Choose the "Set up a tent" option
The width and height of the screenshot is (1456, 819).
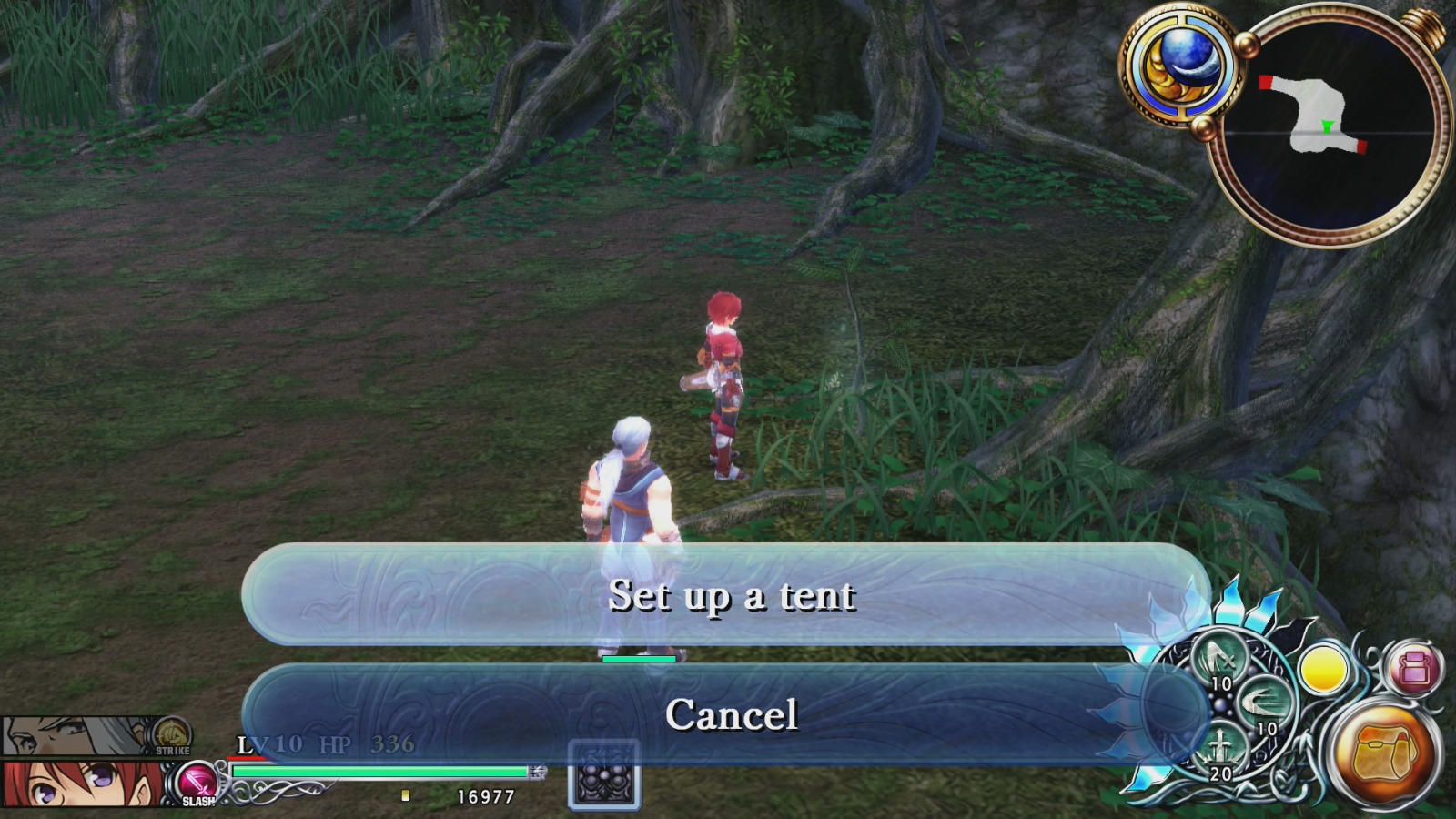coord(733,596)
